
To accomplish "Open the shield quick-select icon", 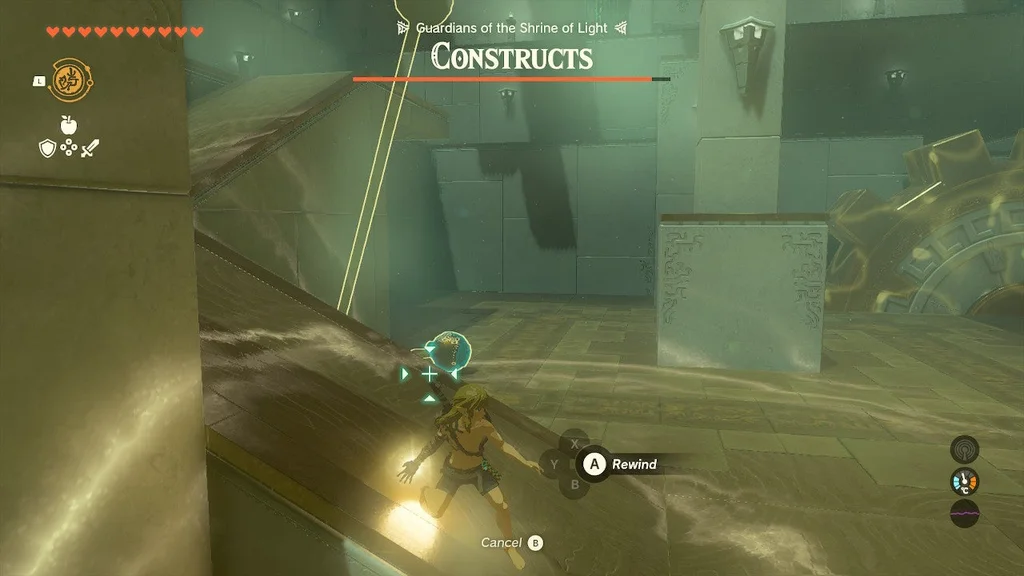I will [x=46, y=148].
